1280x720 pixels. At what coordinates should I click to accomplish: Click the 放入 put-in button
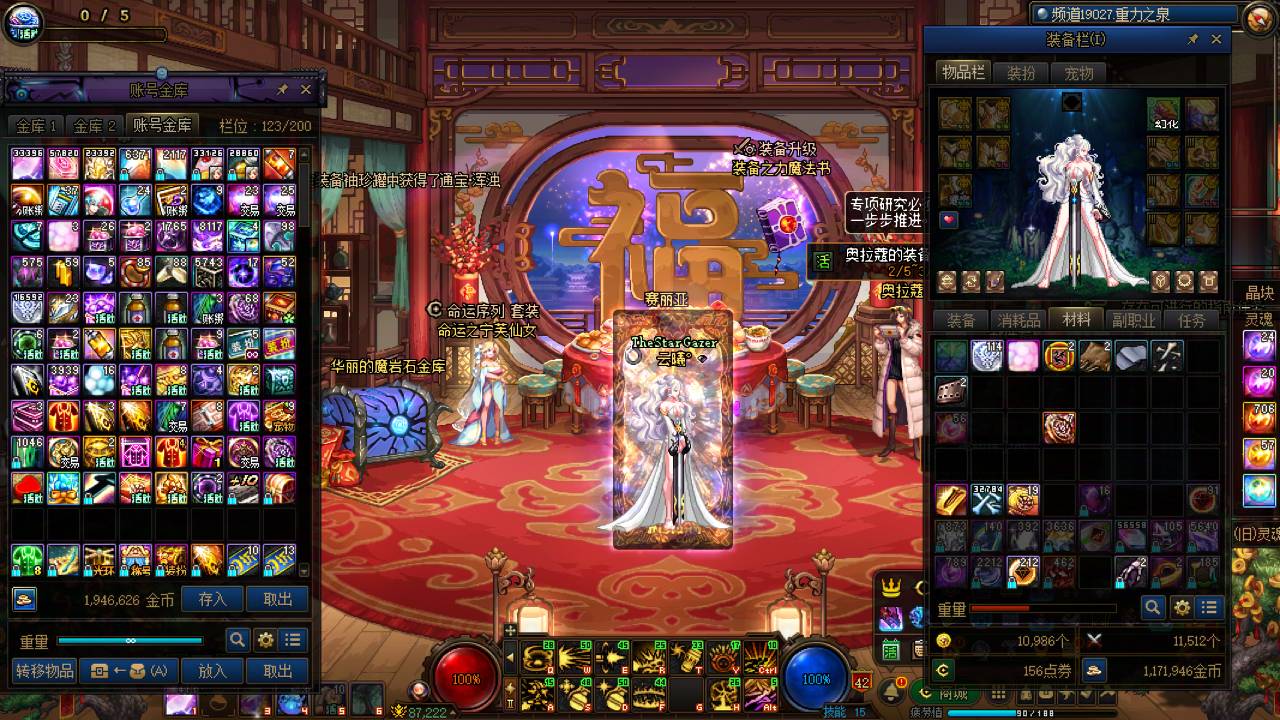tap(213, 671)
